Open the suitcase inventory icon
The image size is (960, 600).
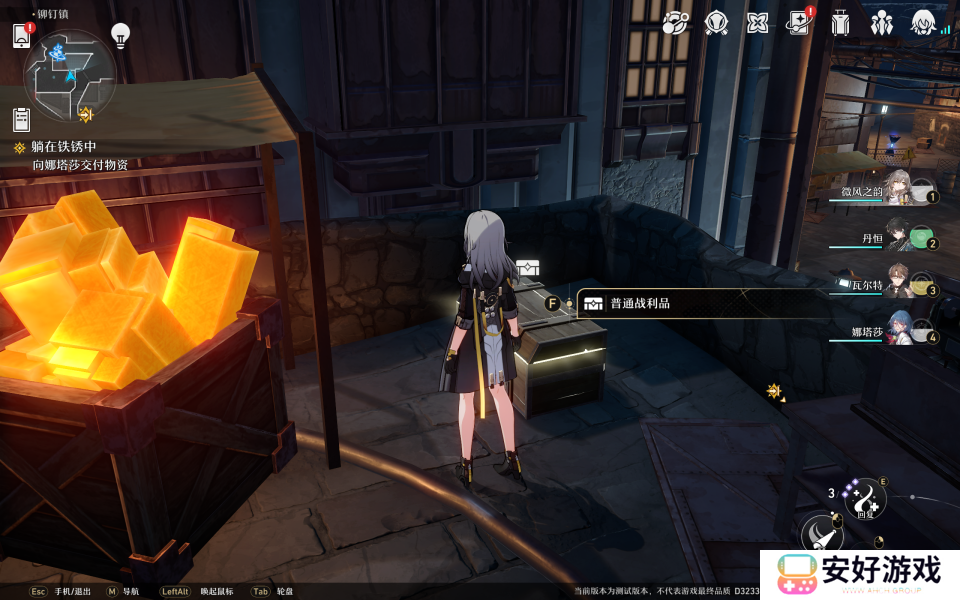[840, 22]
